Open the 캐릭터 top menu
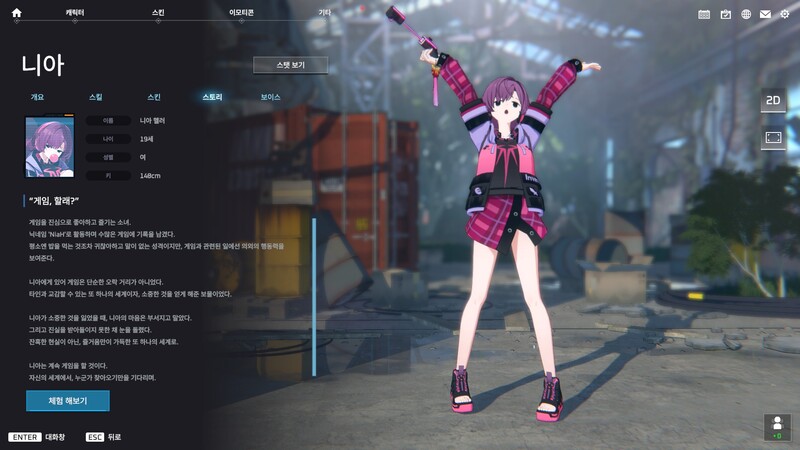Viewport: 800px width, 450px height. pos(74,12)
